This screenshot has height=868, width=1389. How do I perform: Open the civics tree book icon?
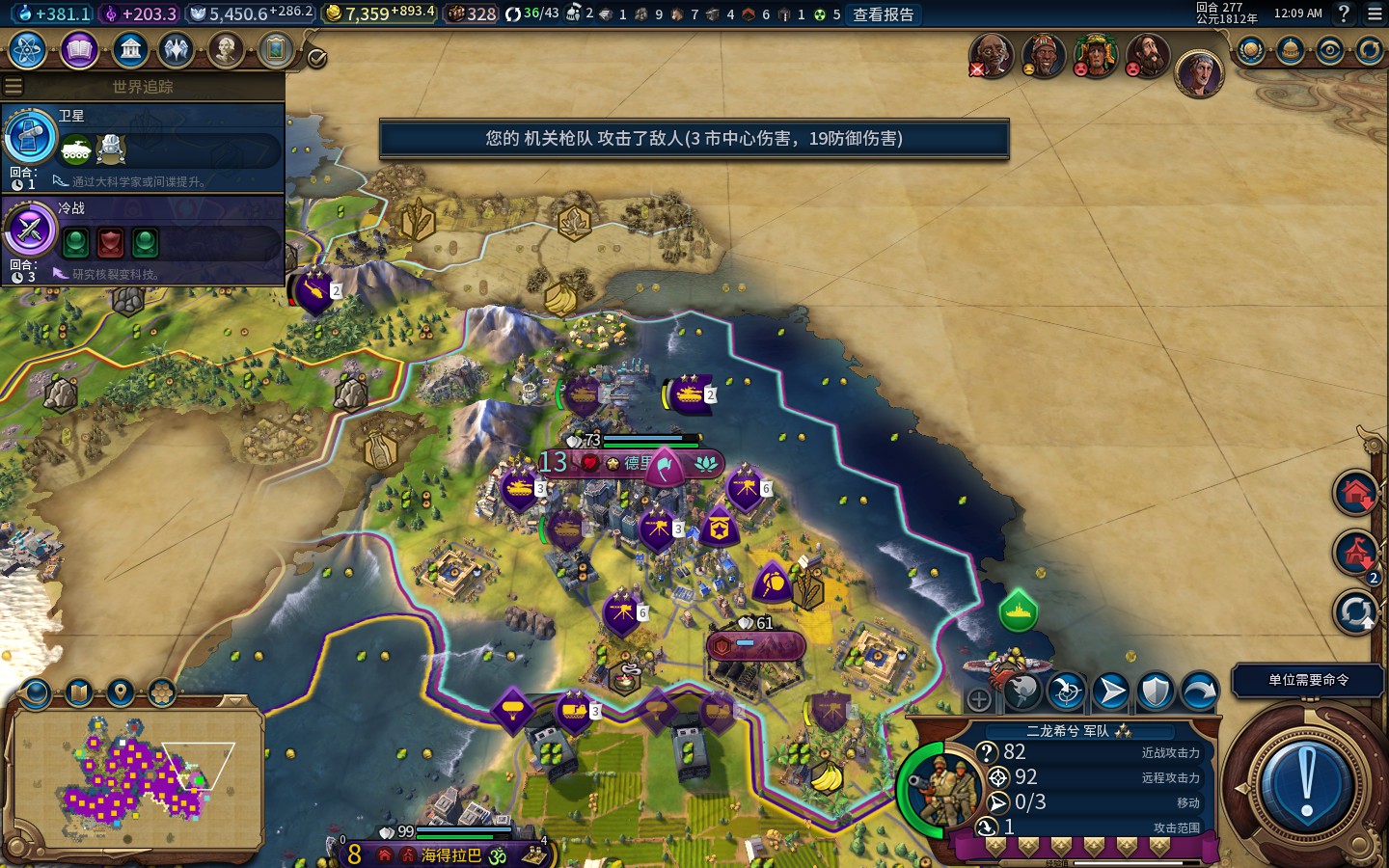(x=79, y=49)
